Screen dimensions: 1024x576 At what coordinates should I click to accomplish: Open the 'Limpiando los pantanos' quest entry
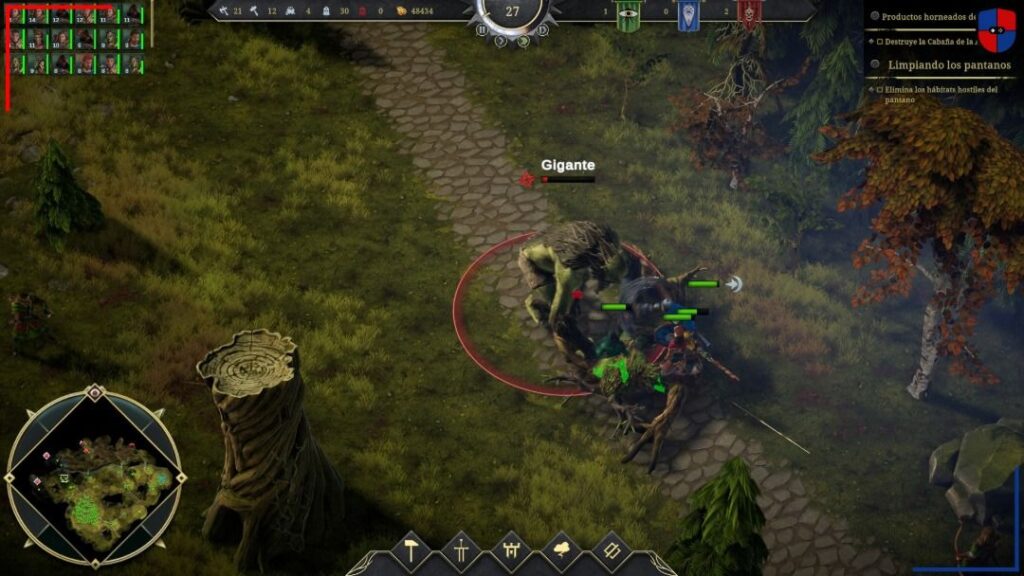click(x=948, y=65)
